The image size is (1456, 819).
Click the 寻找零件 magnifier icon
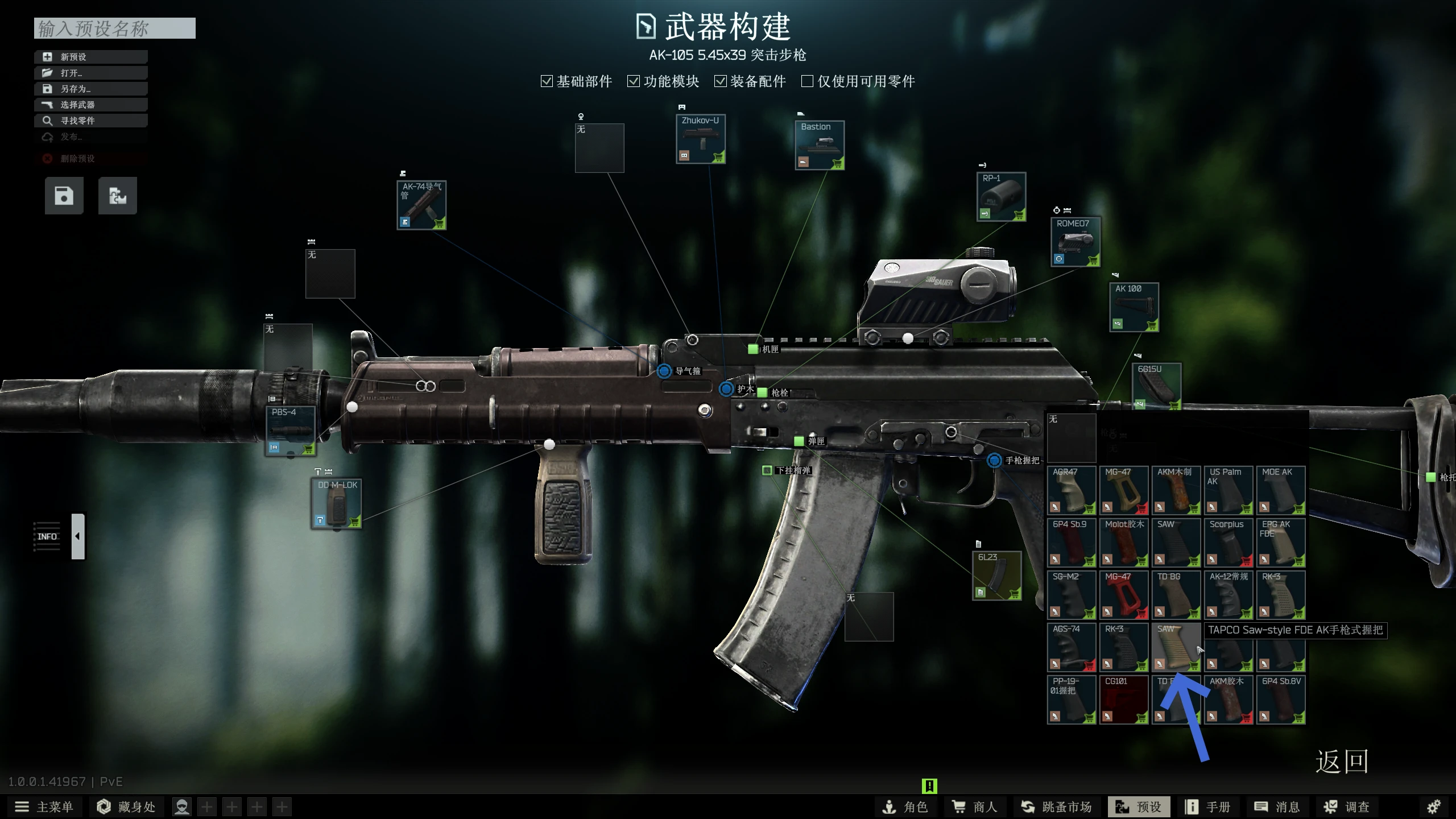point(47,120)
